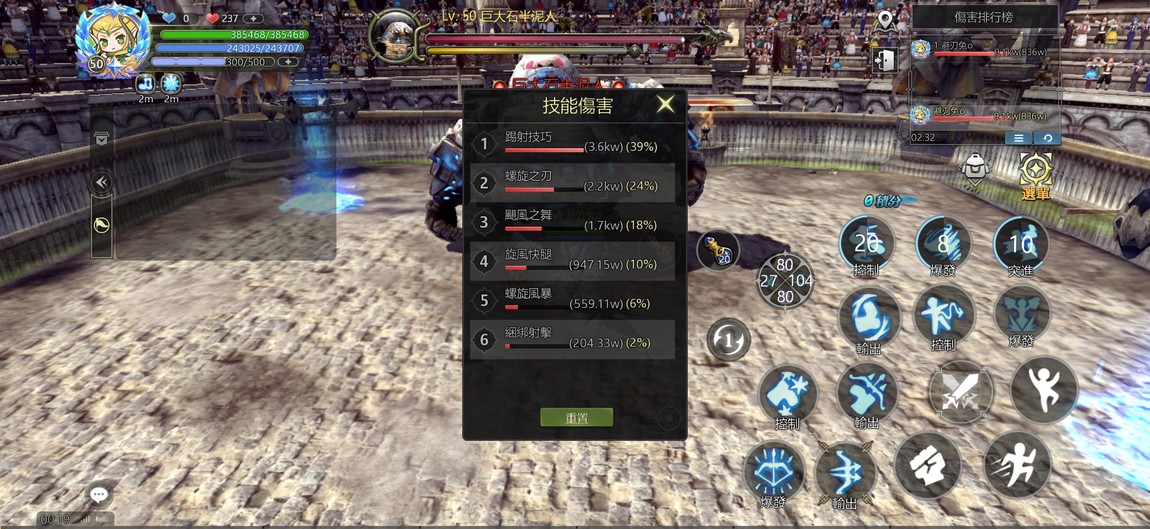Close the 技能傷害 skill damage panel
This screenshot has height=529, width=1150.
click(x=665, y=104)
